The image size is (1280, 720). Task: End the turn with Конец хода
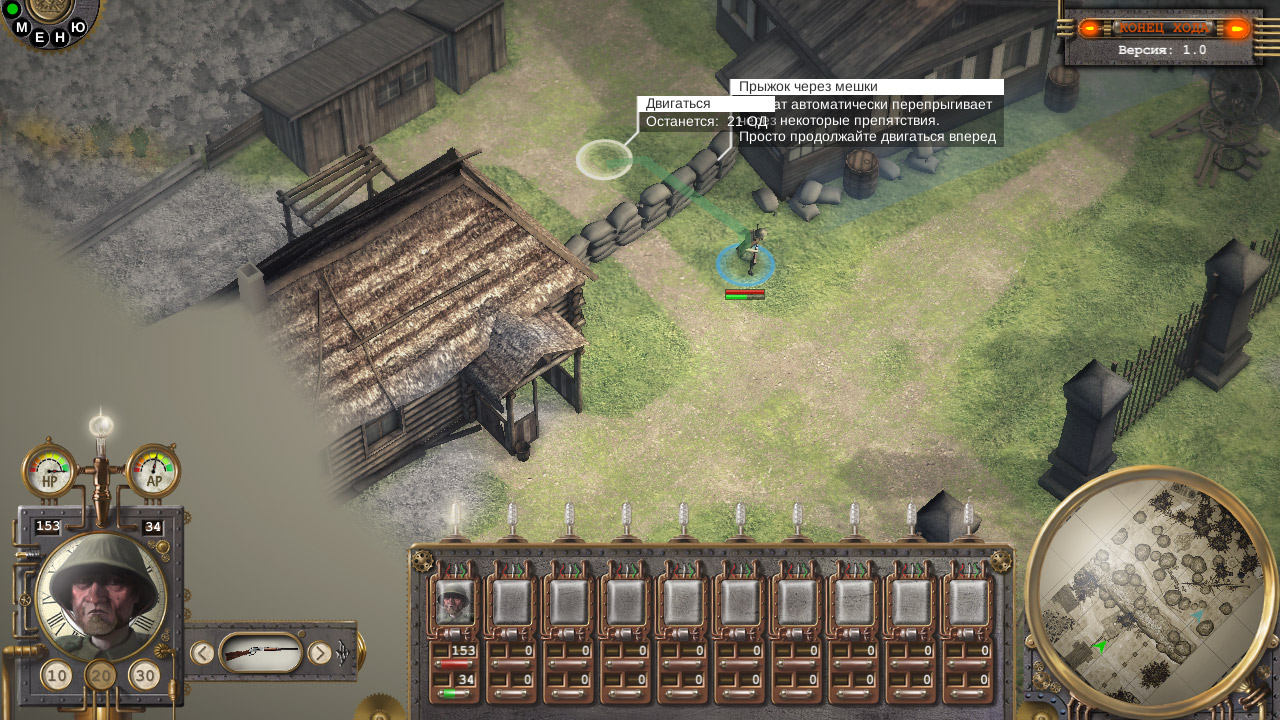(1164, 28)
